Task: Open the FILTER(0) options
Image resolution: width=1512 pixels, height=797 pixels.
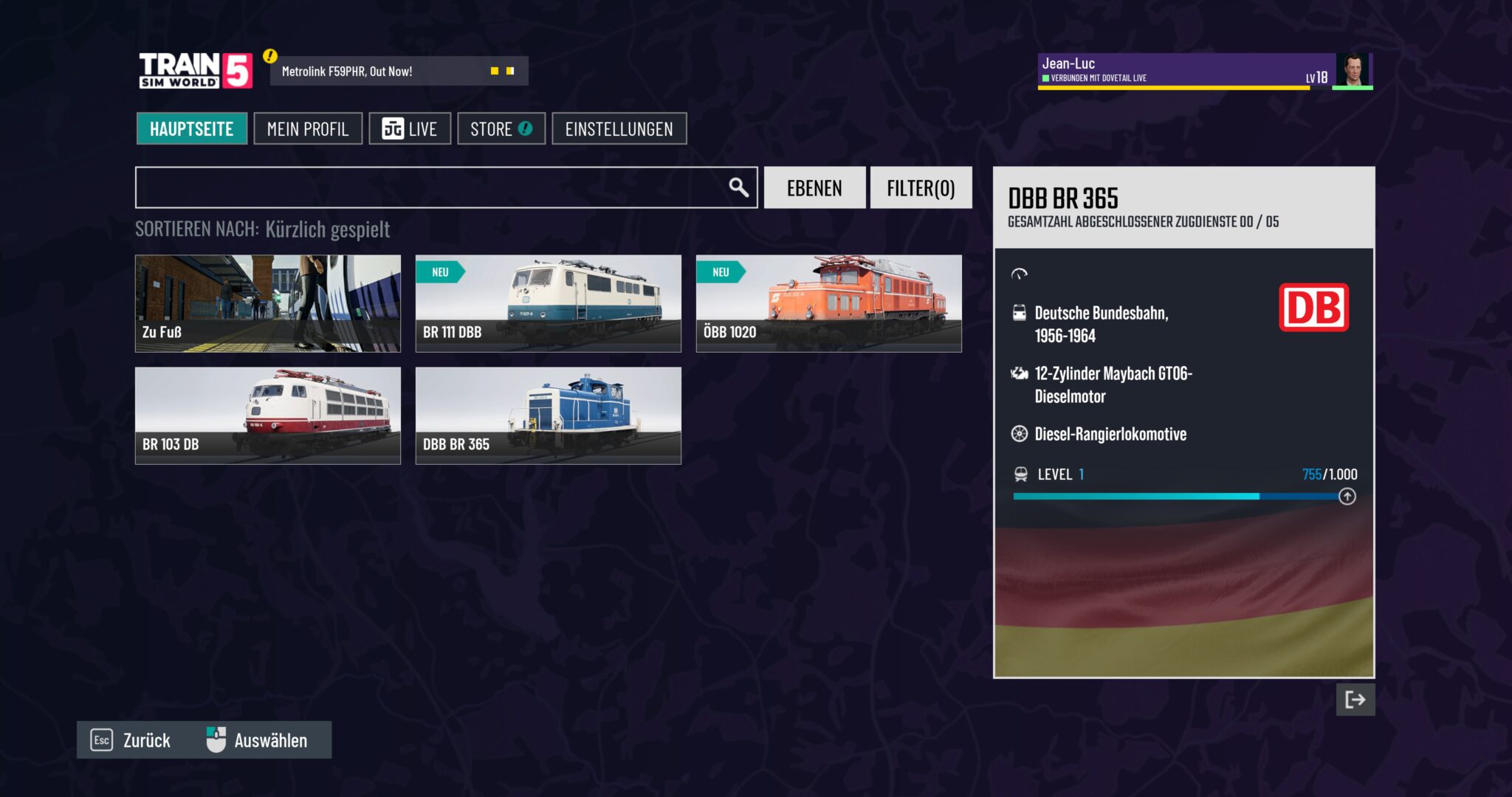Action: tap(921, 187)
